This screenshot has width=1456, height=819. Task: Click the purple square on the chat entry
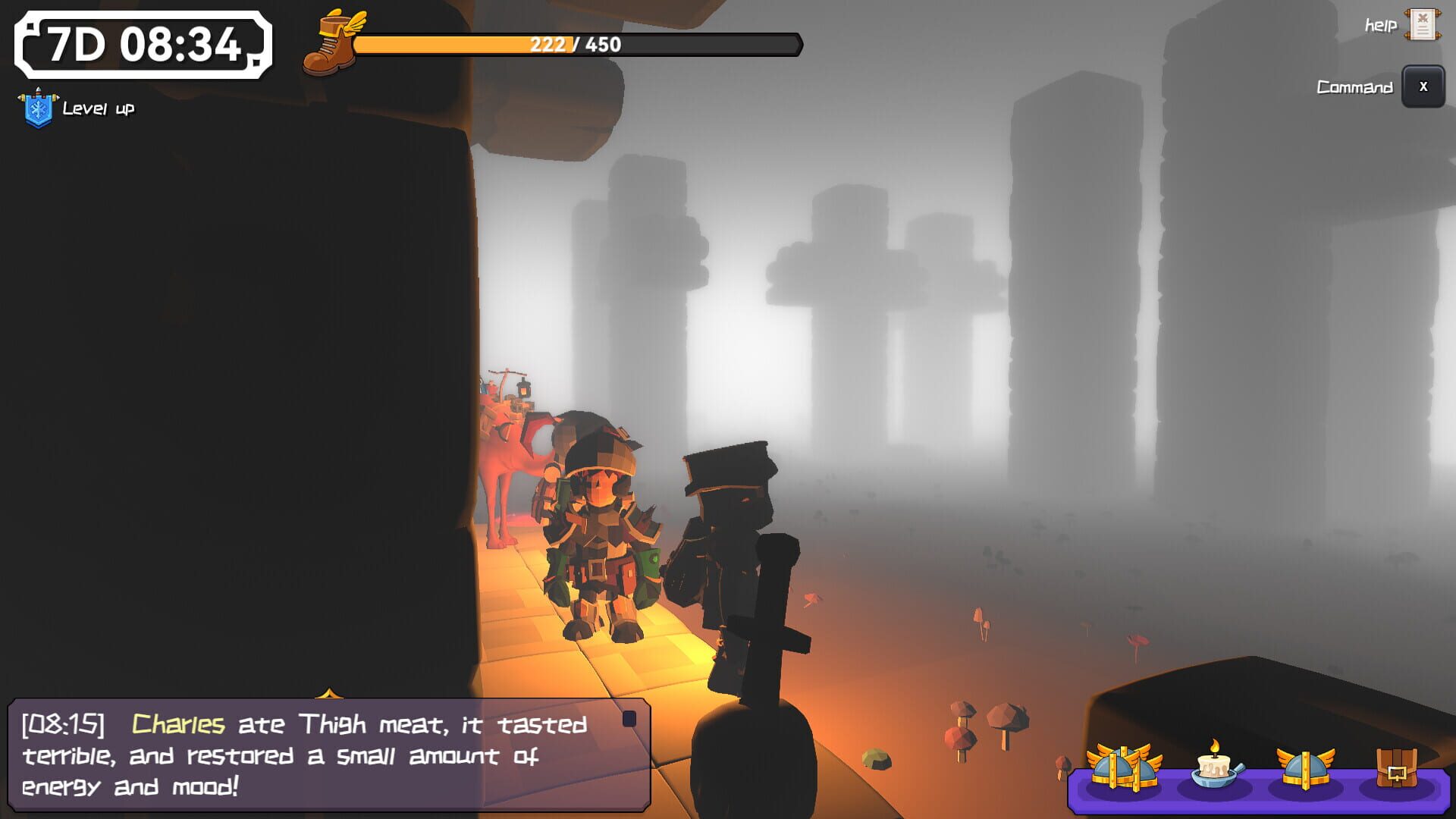(628, 719)
